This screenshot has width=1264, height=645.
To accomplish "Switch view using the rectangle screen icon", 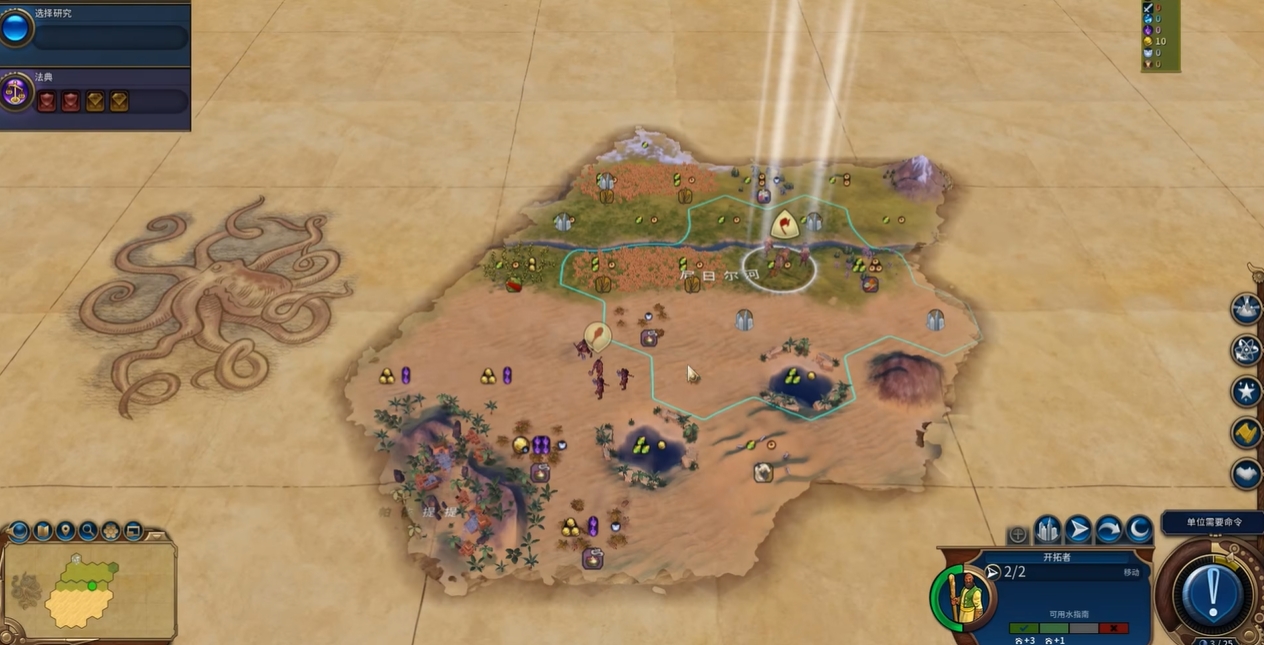I will click(133, 531).
